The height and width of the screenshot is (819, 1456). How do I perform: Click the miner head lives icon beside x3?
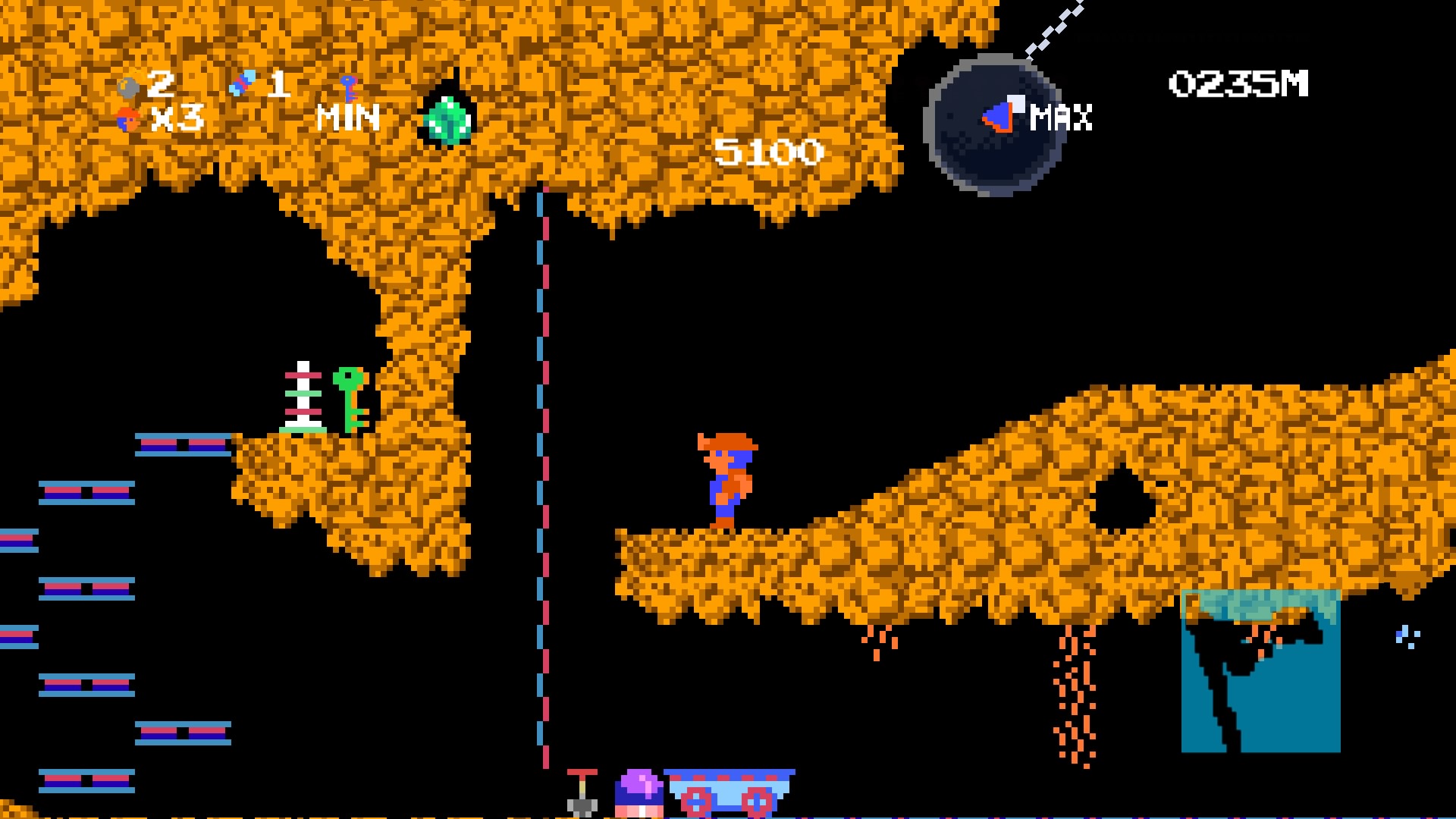(x=126, y=119)
